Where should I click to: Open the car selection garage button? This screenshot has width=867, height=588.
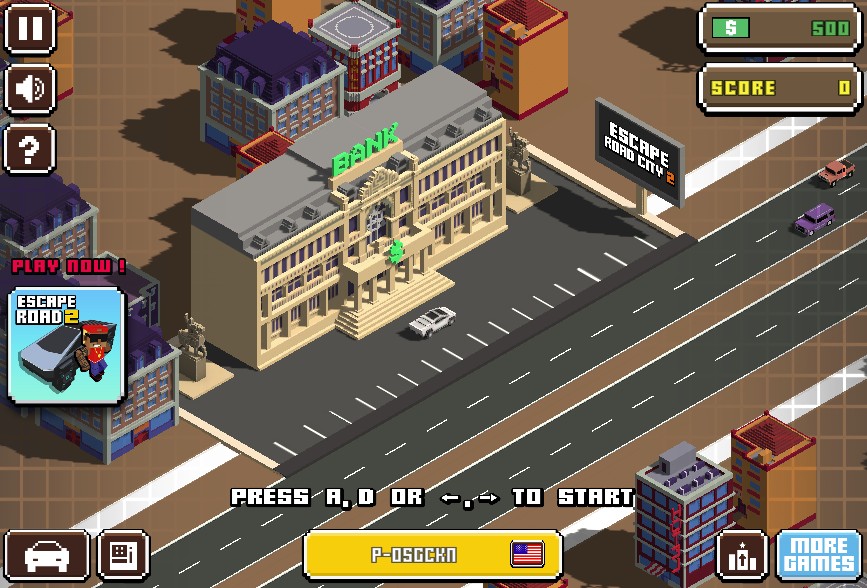(x=45, y=555)
